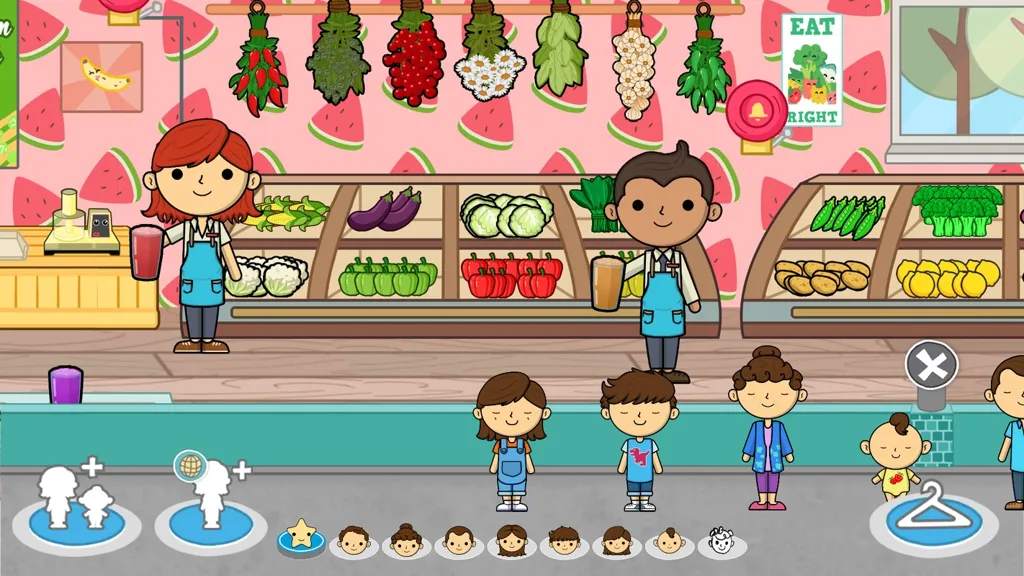This screenshot has height=576, width=1024.
Task: Open the clothes hanger wardrobe button
Action: point(933,512)
